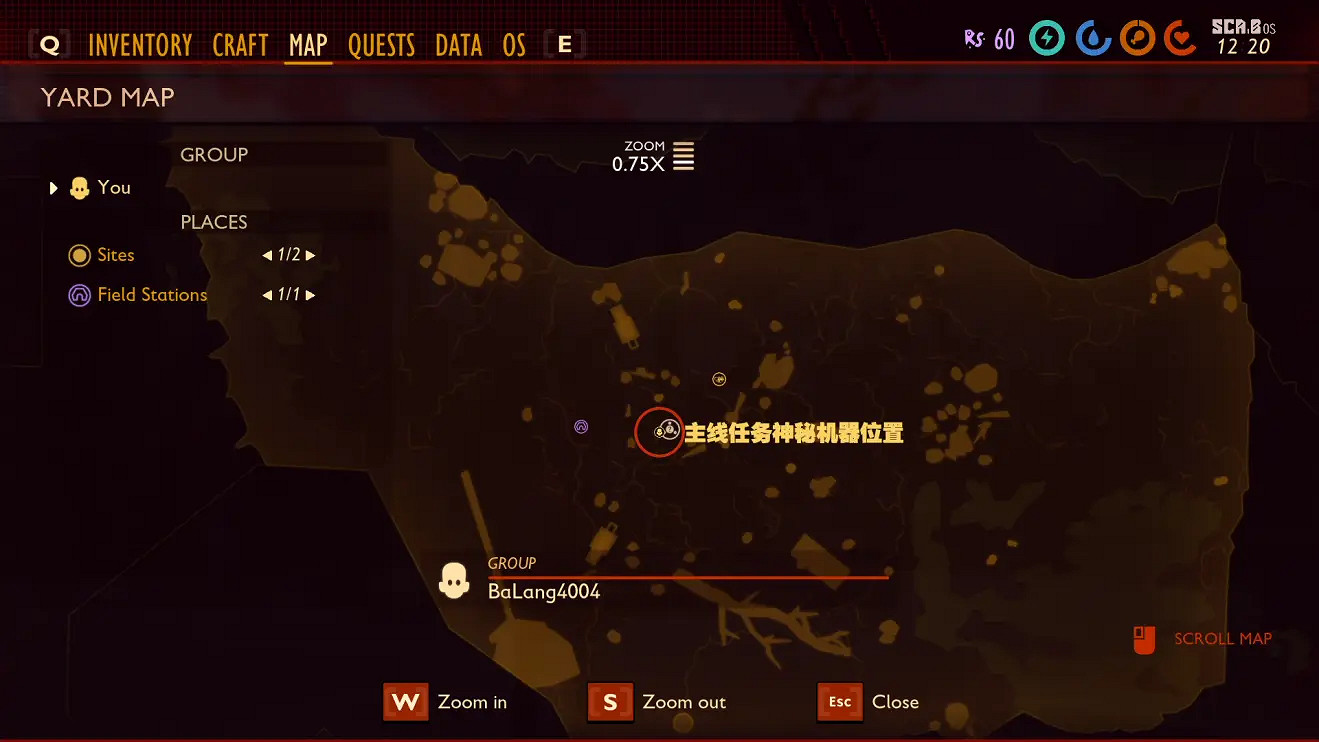
Task: Click the drumstick hunger status icon
Action: click(x=1137, y=38)
